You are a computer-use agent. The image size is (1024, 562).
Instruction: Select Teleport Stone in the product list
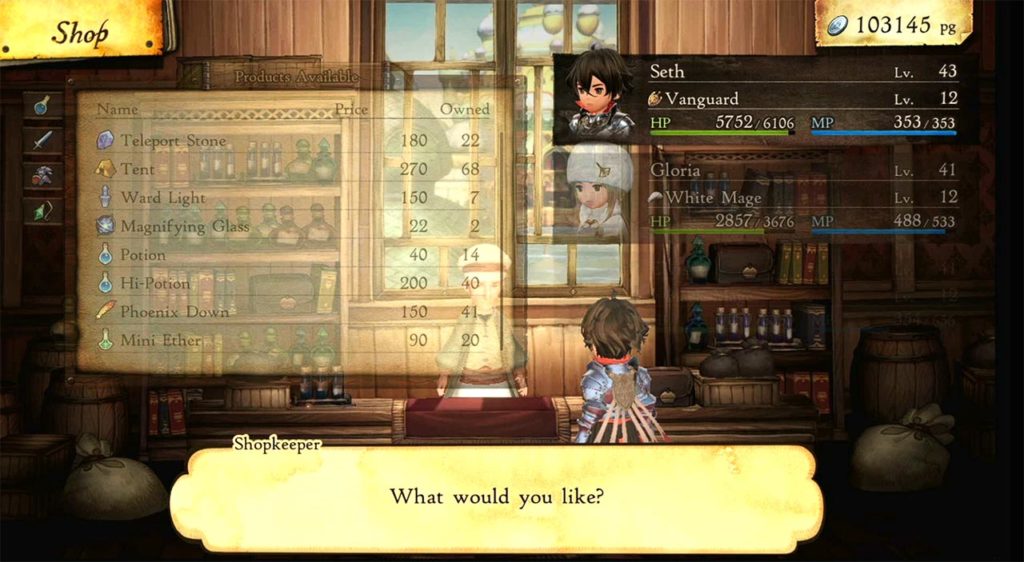[173, 141]
